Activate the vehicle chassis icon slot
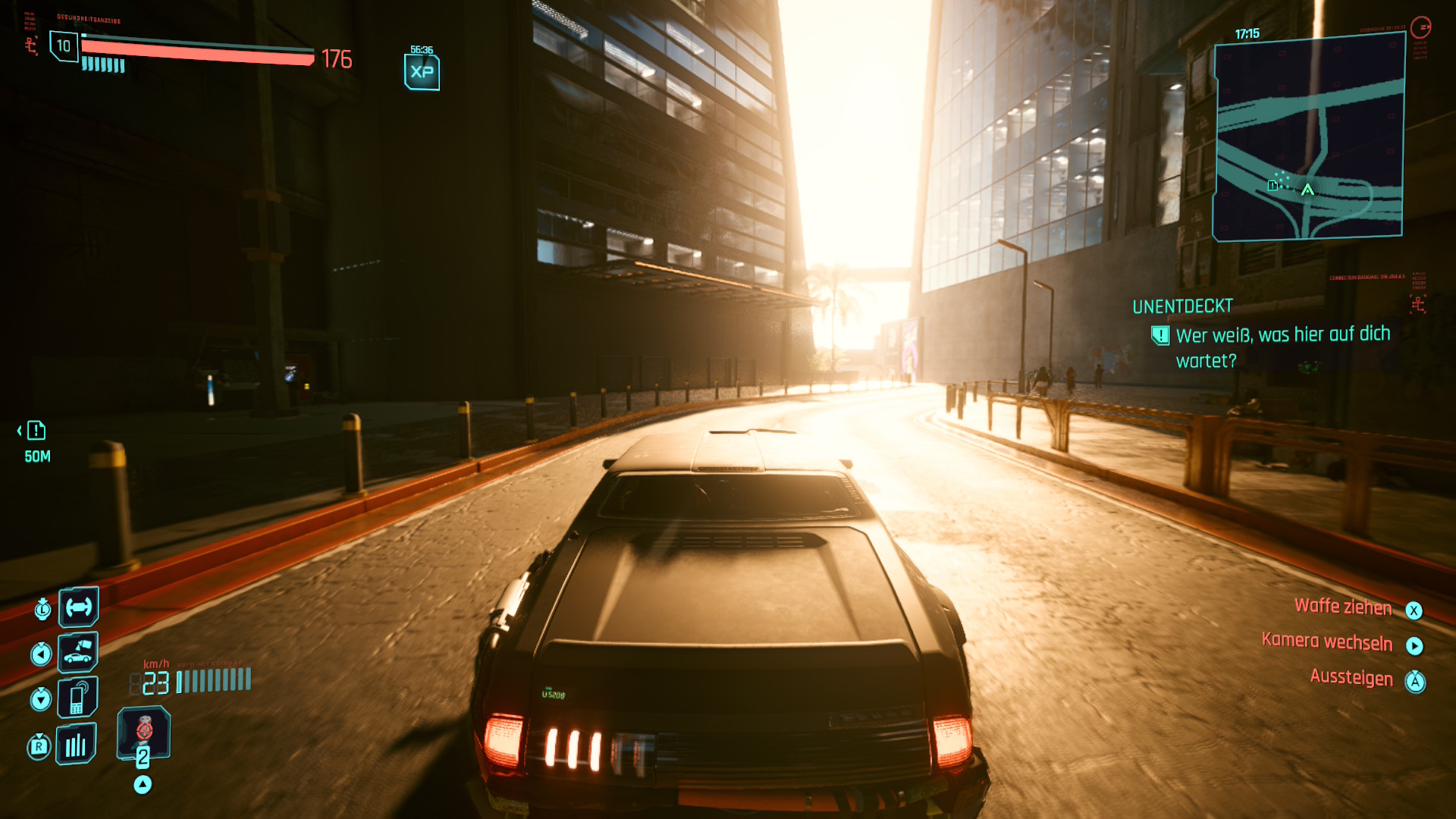The height and width of the screenshot is (819, 1456). click(79, 607)
